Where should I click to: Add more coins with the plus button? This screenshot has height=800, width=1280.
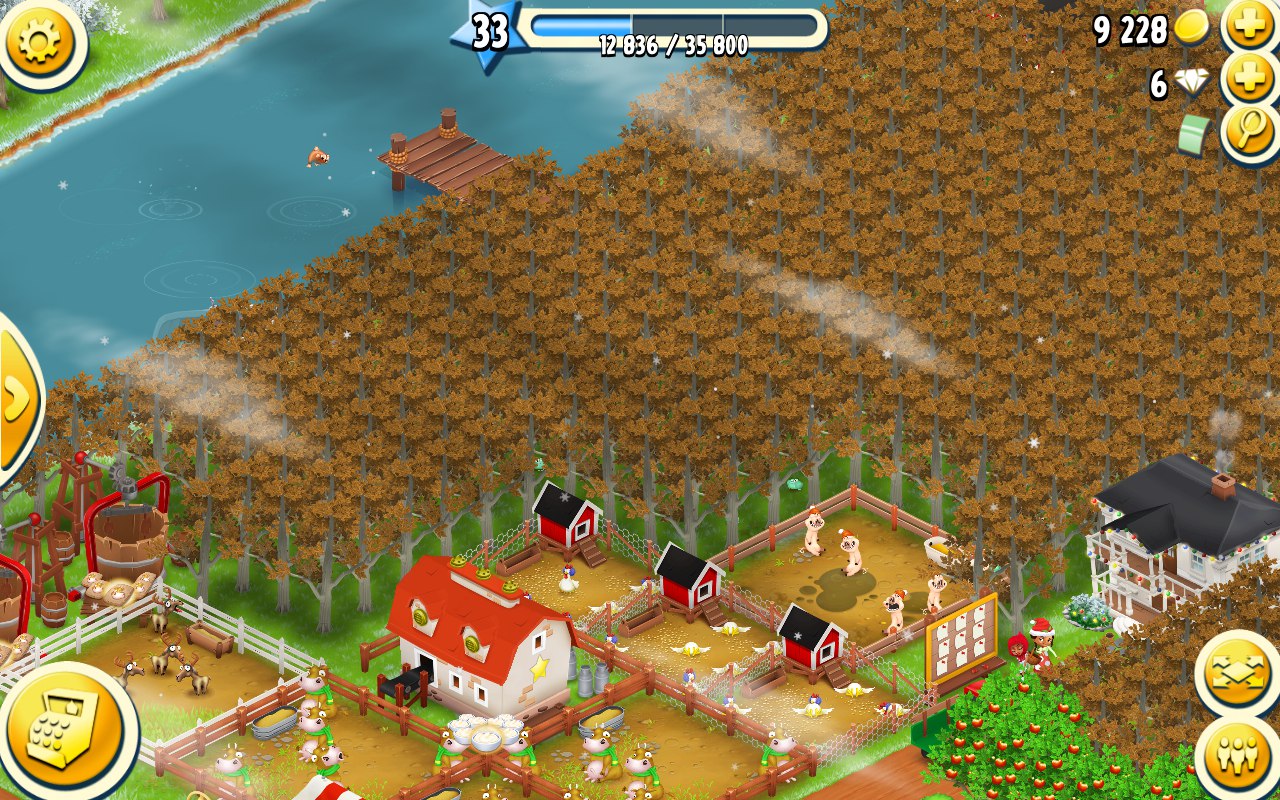pos(1250,25)
